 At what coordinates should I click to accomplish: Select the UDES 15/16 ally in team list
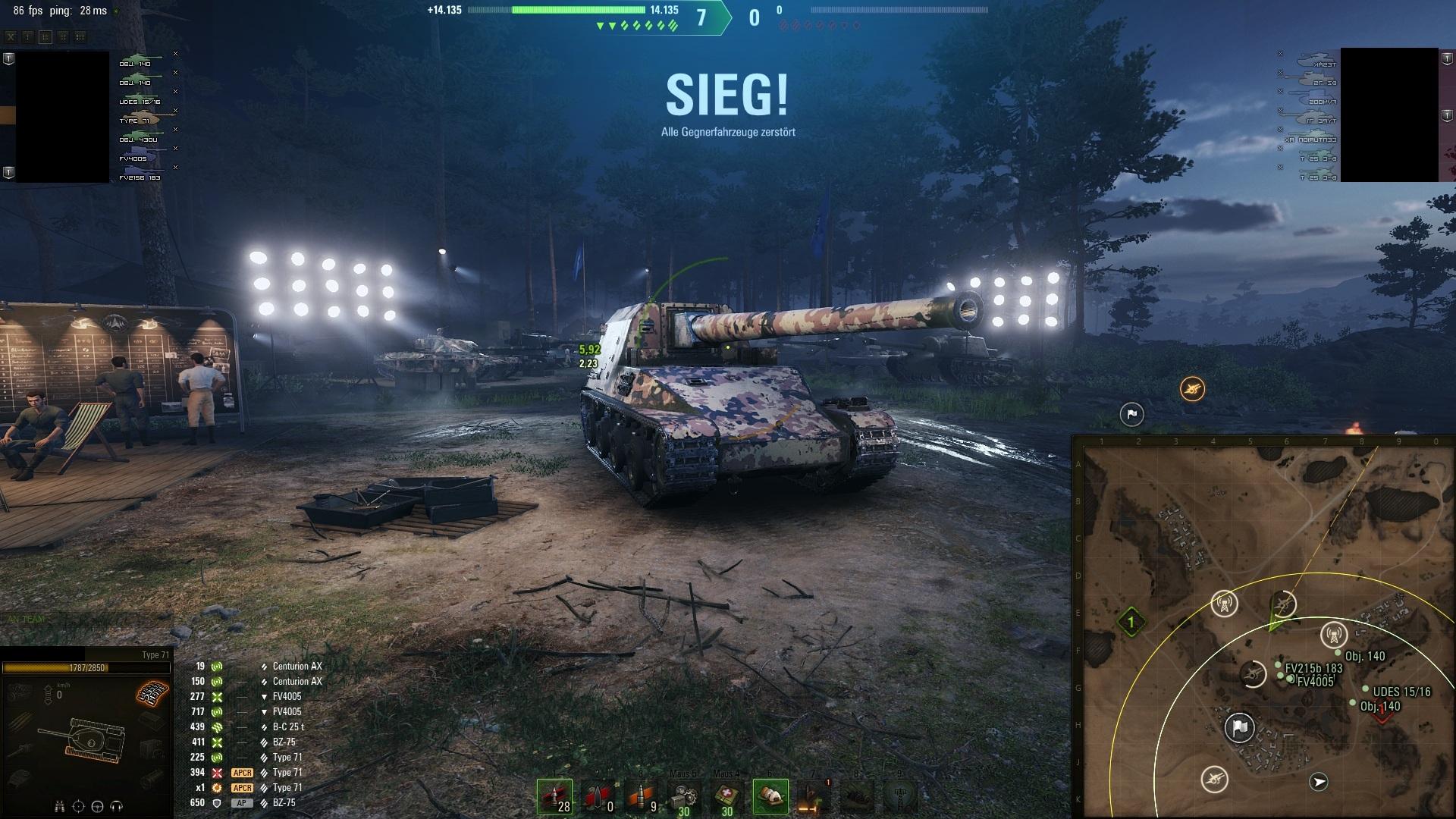(x=140, y=100)
